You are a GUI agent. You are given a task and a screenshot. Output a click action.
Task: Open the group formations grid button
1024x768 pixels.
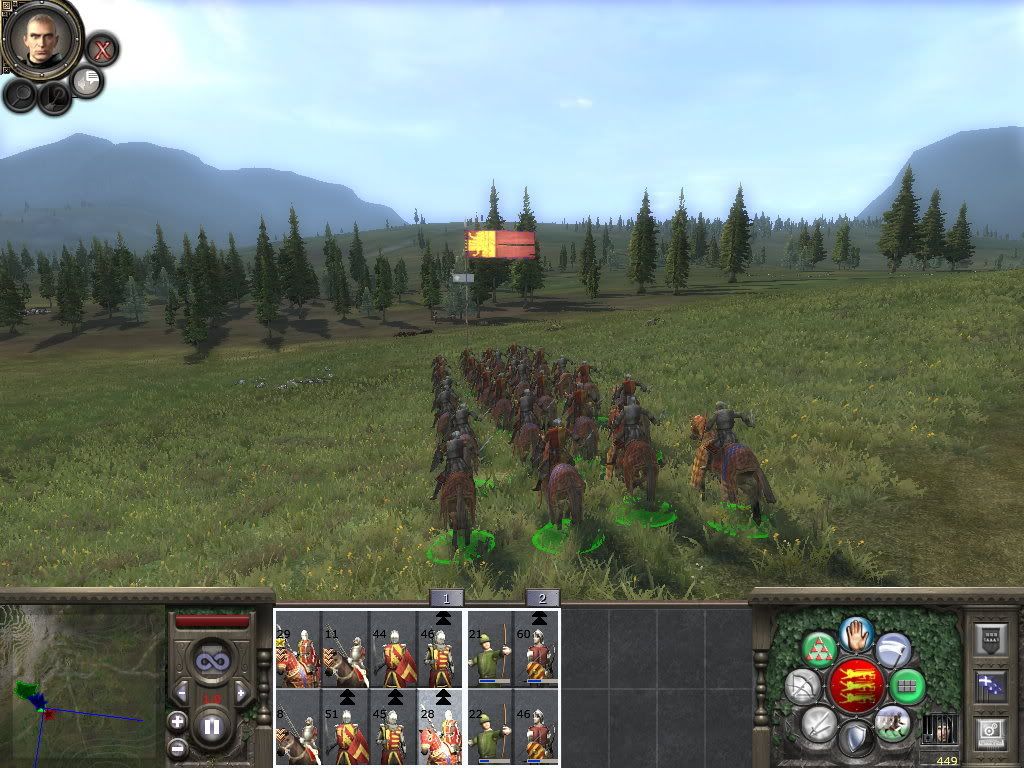pyautogui.click(x=907, y=686)
